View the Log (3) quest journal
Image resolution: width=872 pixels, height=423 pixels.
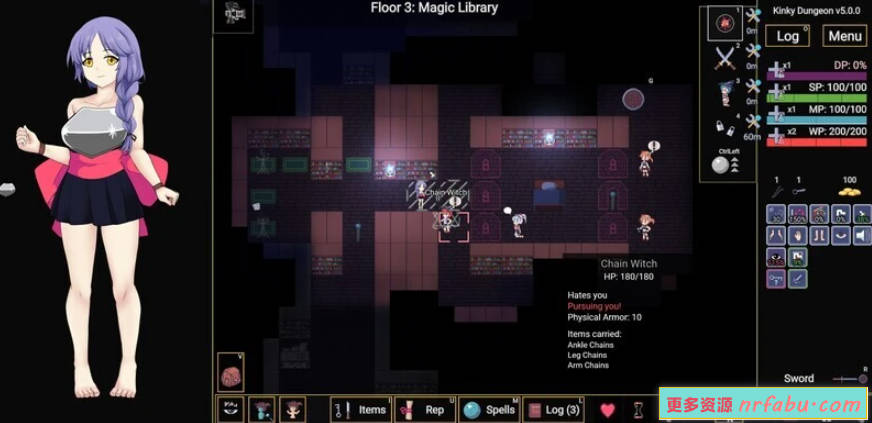[553, 409]
